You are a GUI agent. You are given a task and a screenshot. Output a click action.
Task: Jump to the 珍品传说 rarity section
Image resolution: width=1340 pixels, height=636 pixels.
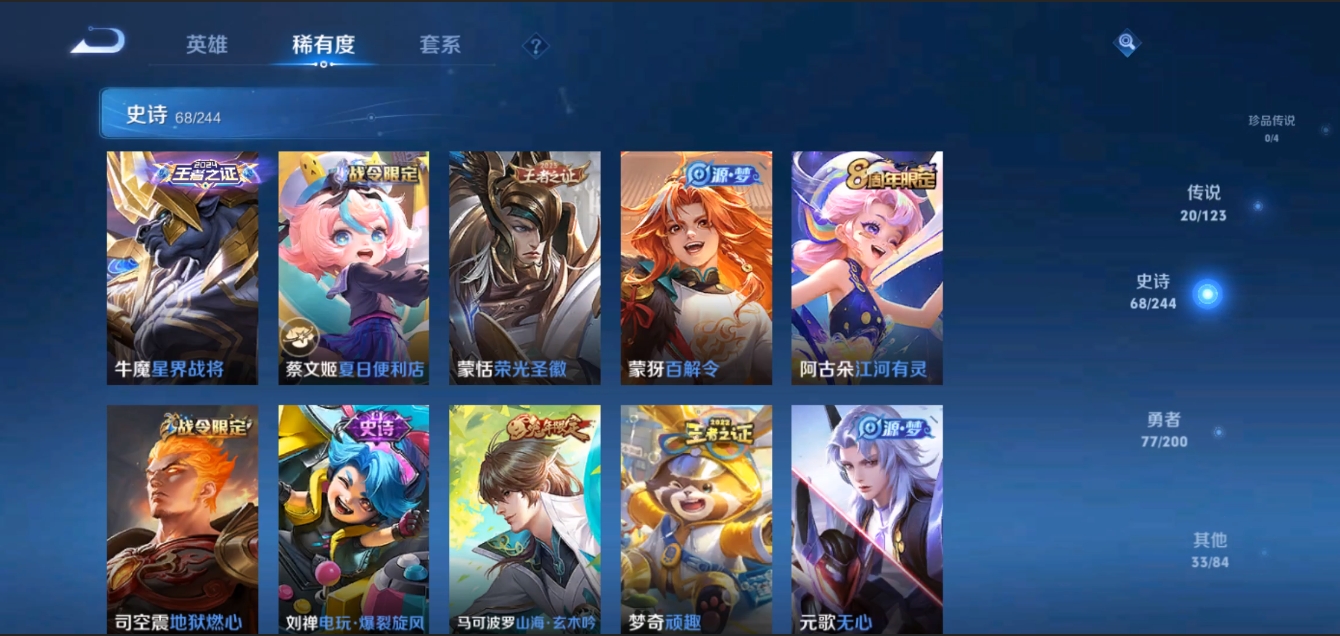[x=1271, y=127]
